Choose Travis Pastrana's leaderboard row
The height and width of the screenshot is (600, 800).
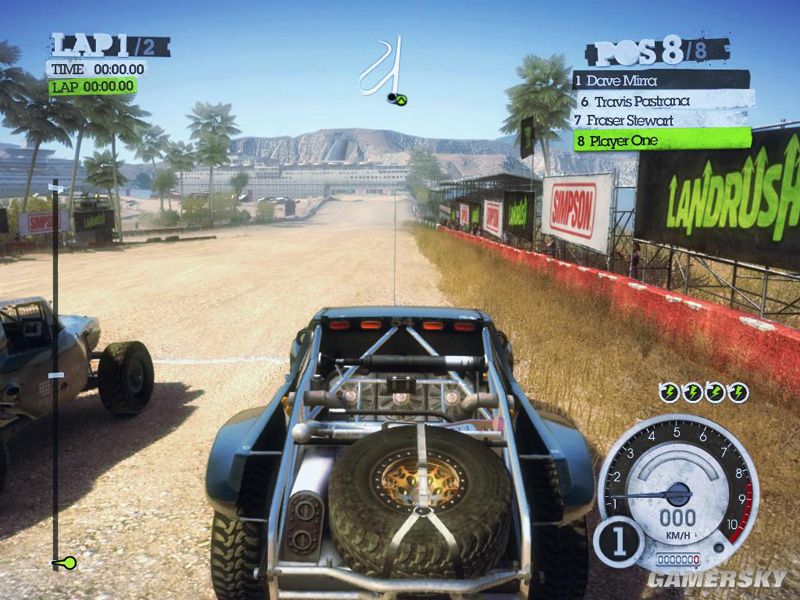[x=660, y=100]
